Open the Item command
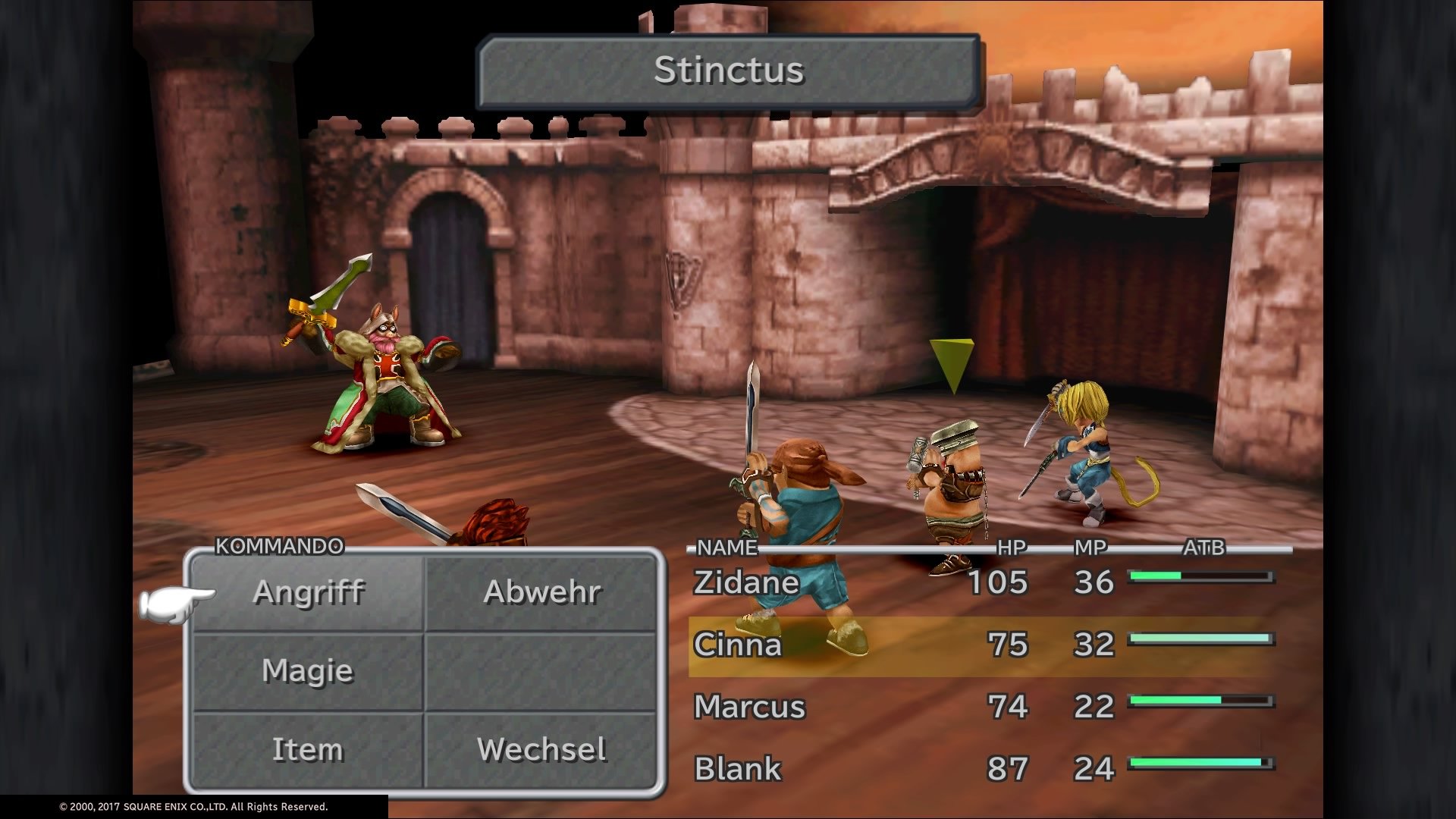This screenshot has width=1456, height=819. coord(306,749)
